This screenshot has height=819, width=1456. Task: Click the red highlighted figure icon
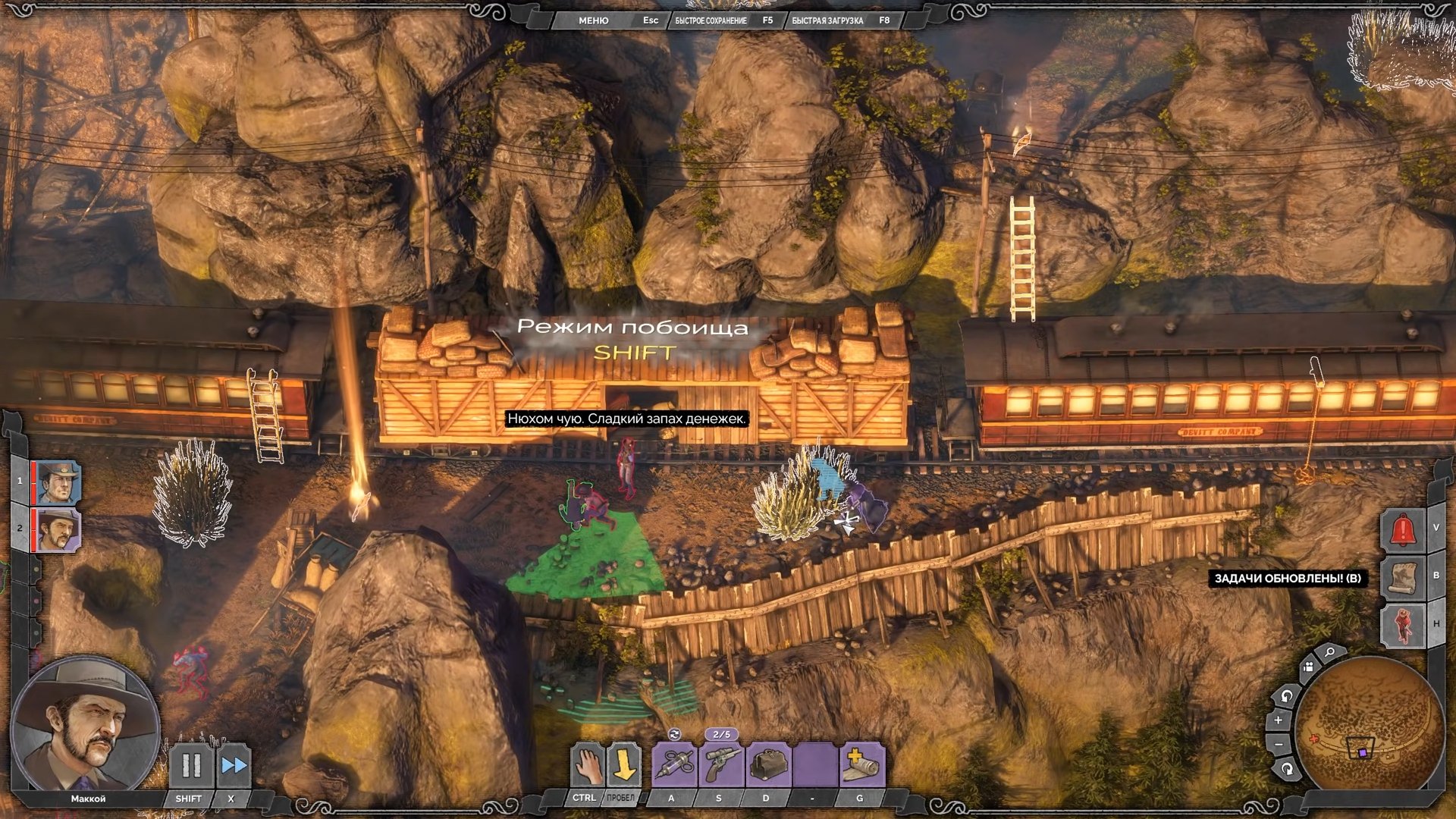point(1402,625)
